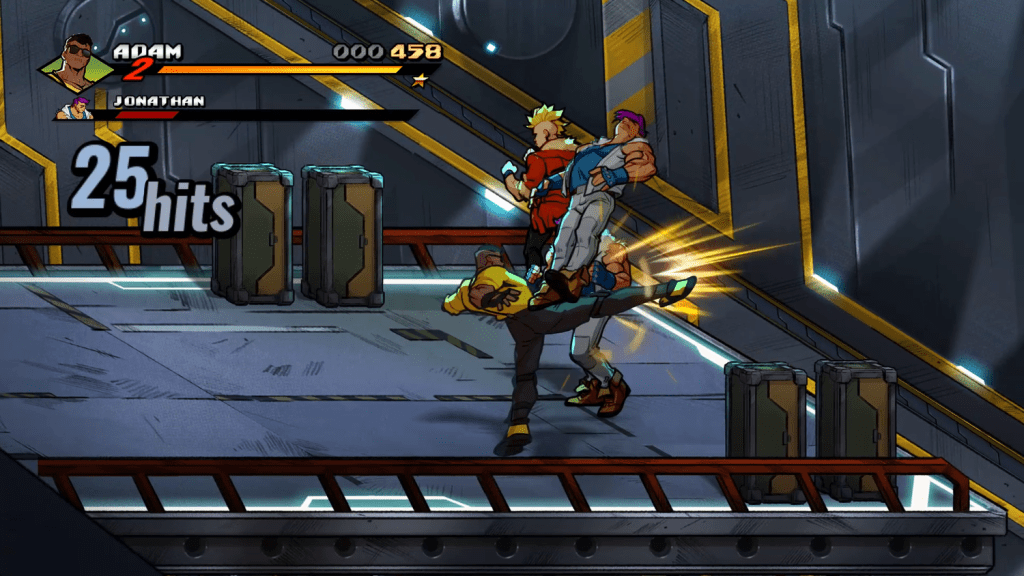The height and width of the screenshot is (576, 1024).
Task: Select Jonathan's enemy portrait
Action: tap(75, 107)
